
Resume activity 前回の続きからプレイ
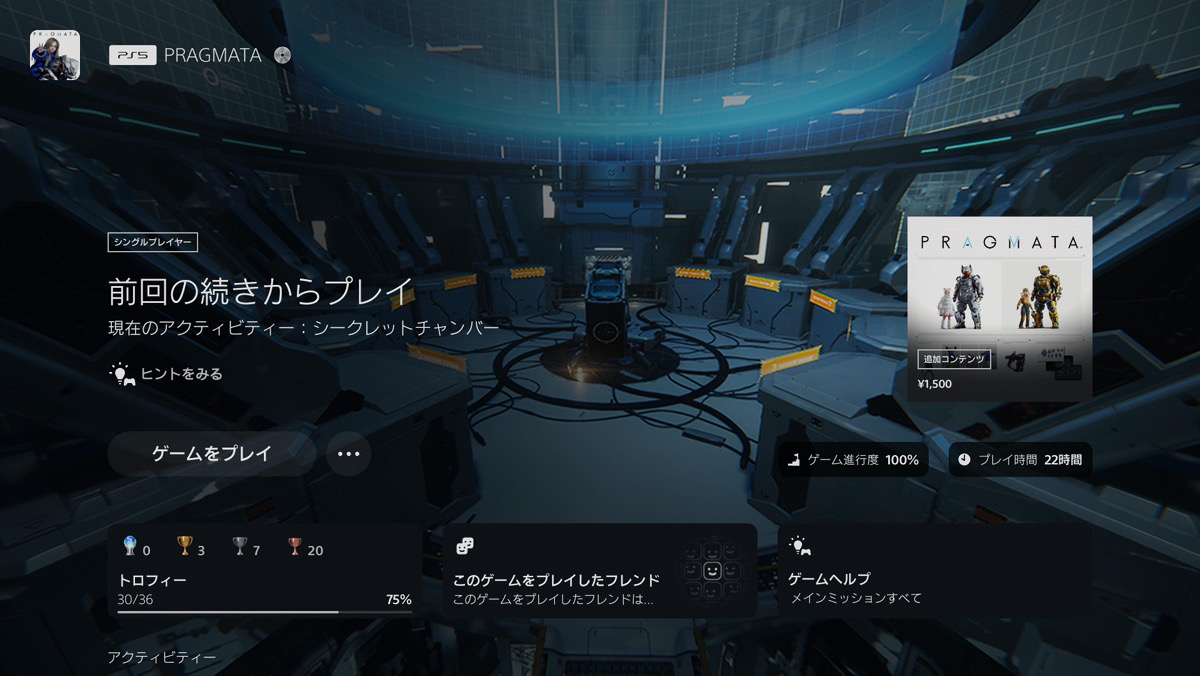(260, 292)
